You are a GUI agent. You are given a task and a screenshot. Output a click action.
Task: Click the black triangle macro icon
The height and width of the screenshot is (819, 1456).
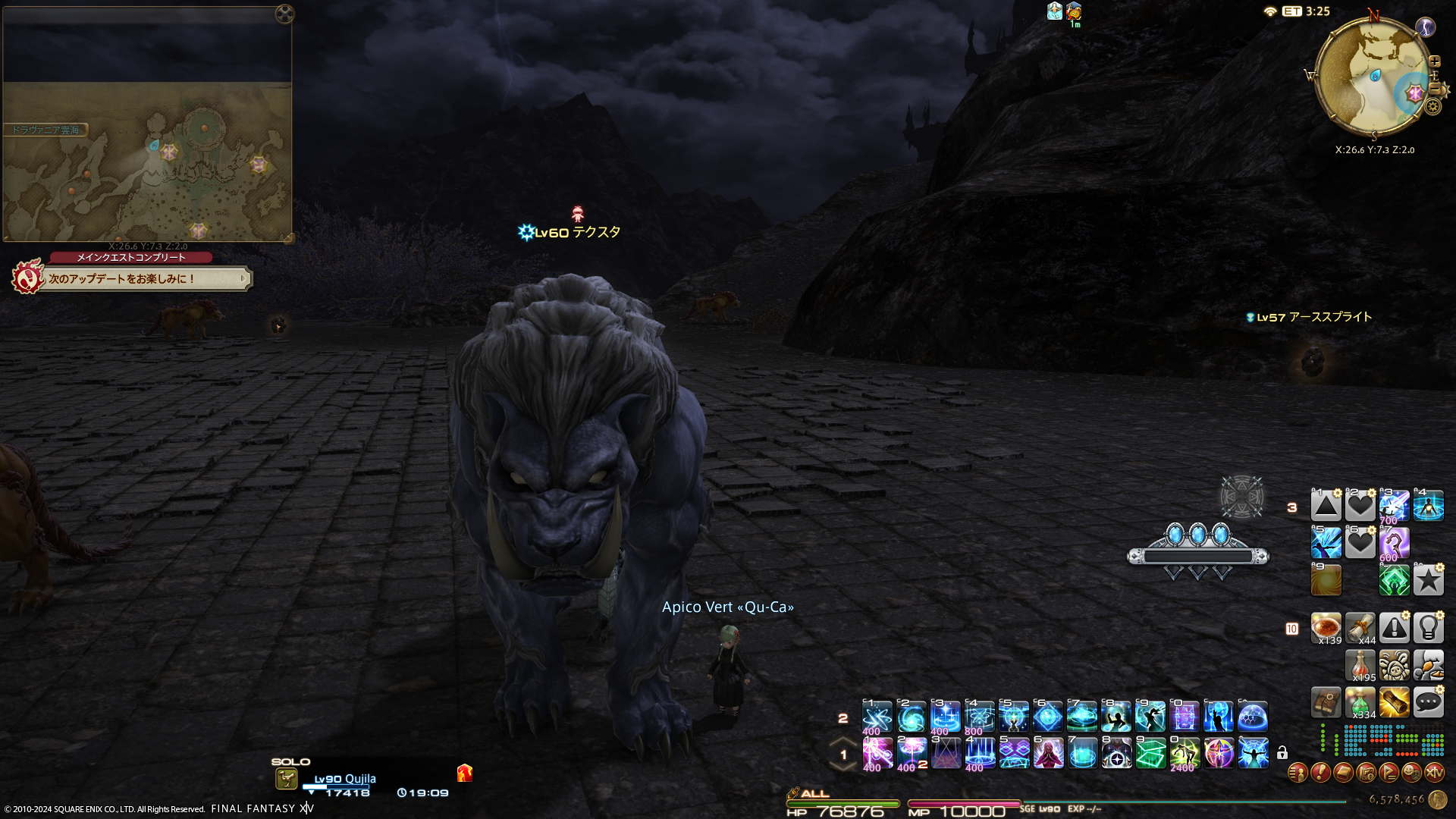[1326, 506]
